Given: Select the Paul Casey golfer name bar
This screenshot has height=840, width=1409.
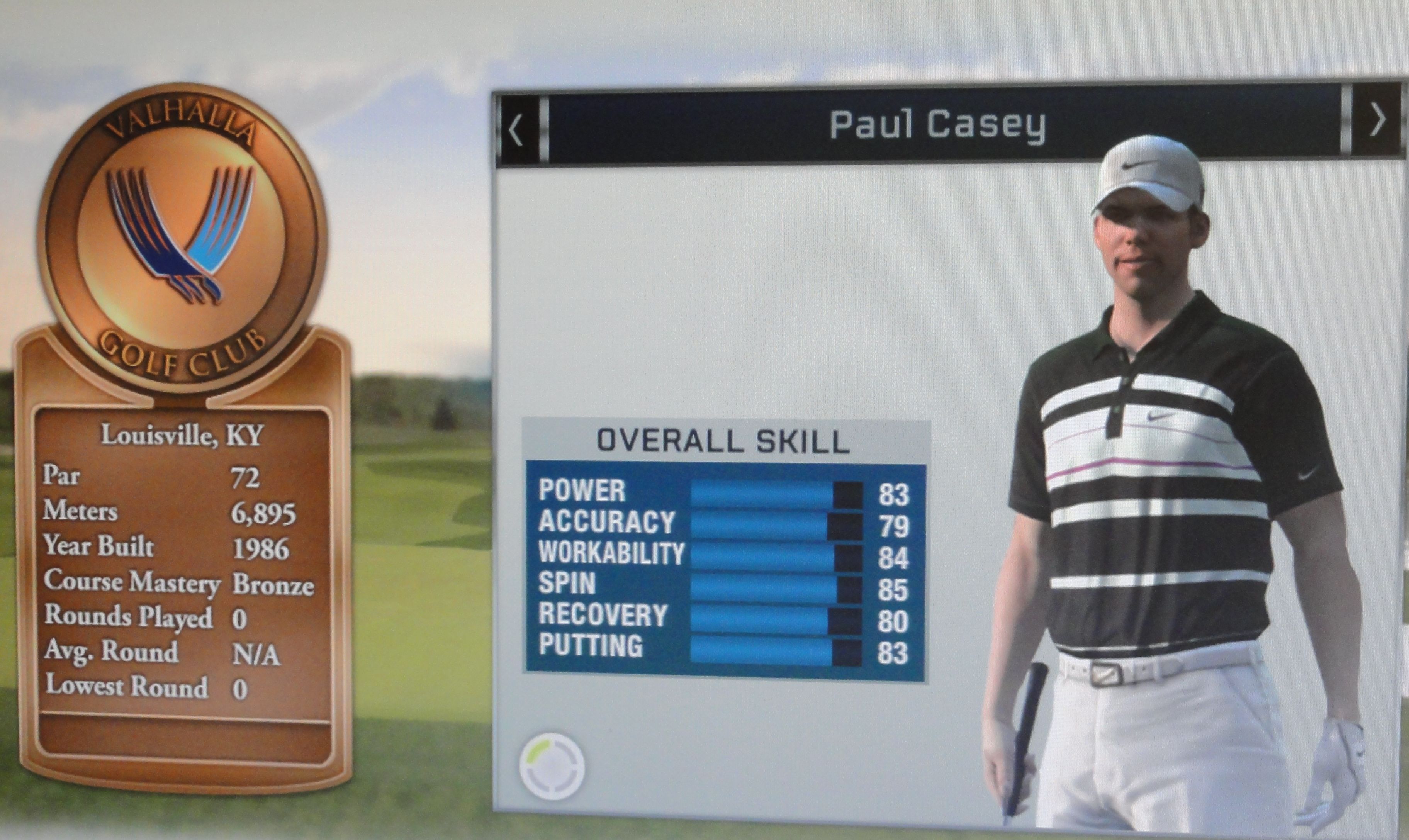Looking at the screenshot, I should [937, 125].
